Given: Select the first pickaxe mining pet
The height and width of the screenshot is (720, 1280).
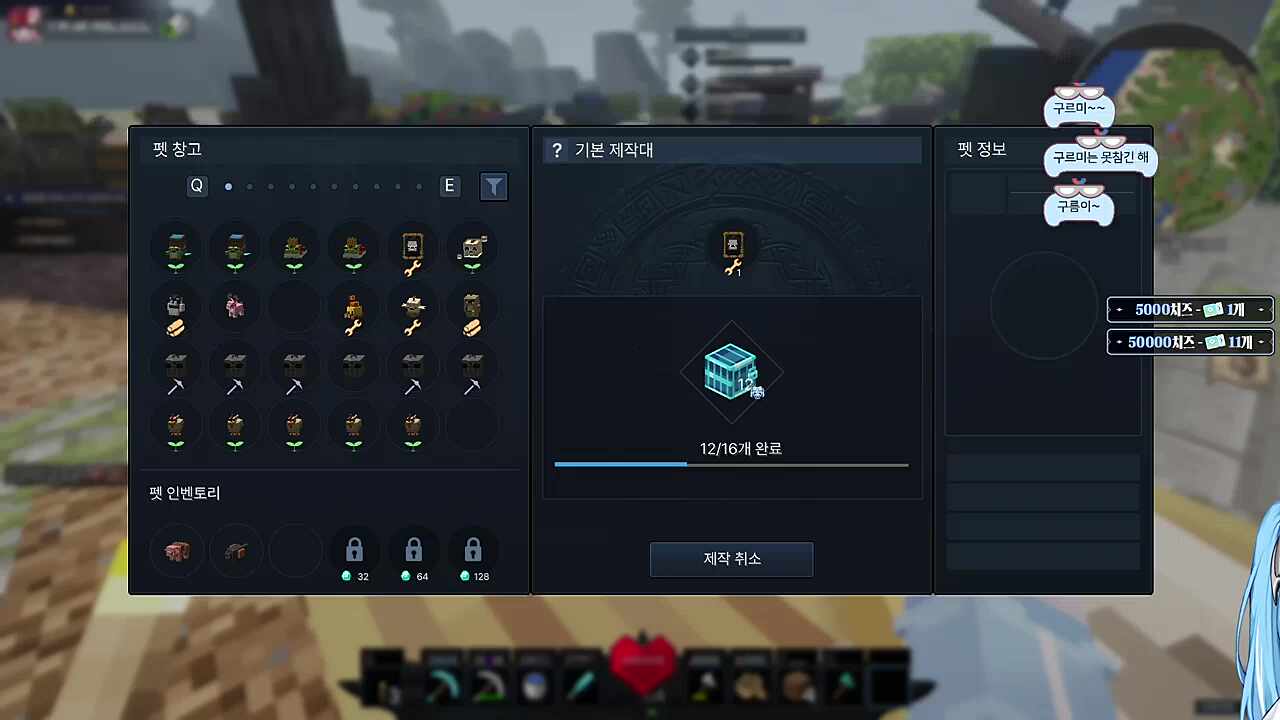Looking at the screenshot, I should [x=175, y=372].
